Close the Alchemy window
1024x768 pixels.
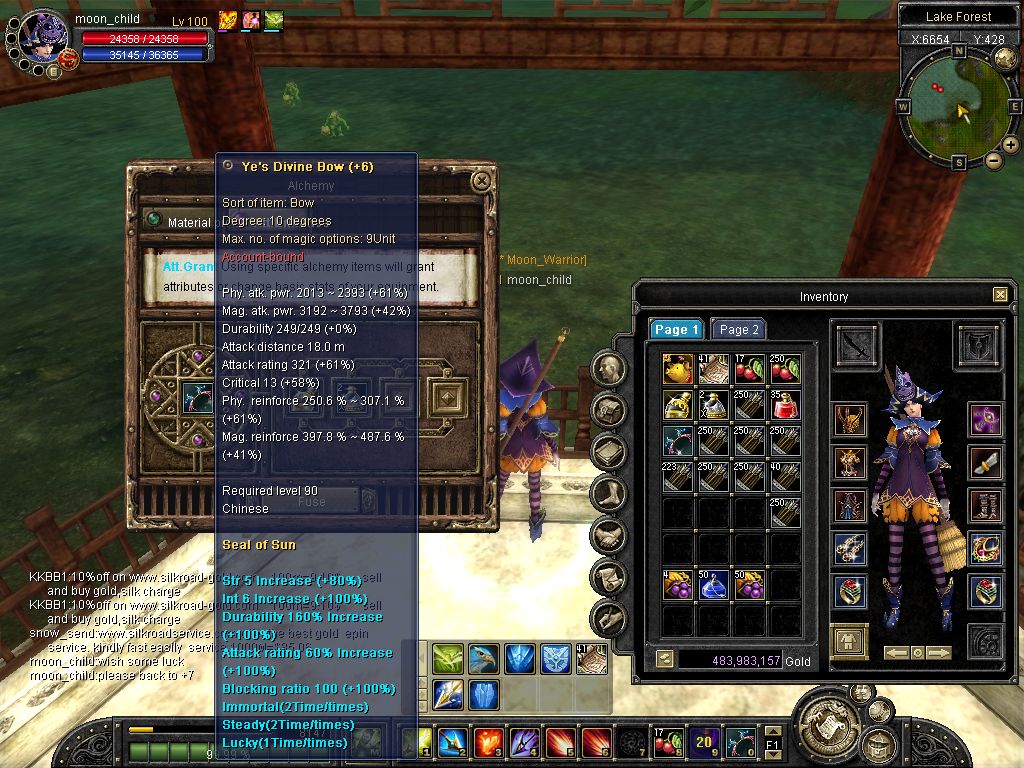(x=482, y=181)
